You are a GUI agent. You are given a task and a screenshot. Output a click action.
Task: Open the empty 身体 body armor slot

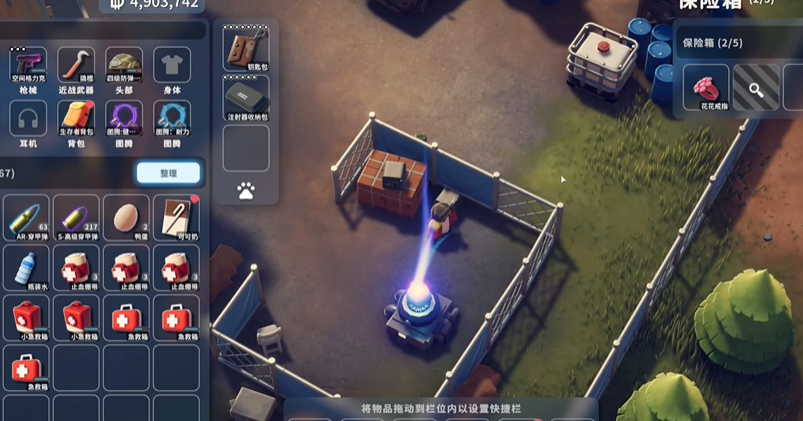pos(172,66)
